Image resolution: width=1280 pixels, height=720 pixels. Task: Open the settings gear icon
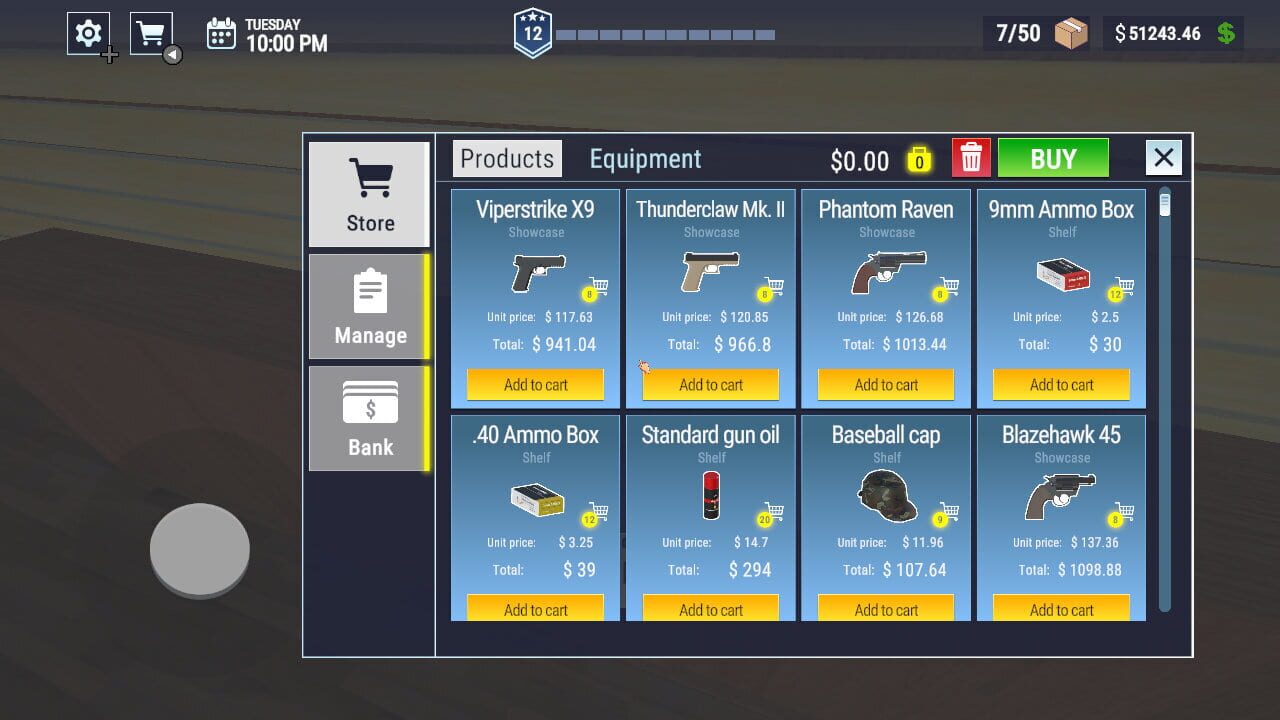(88, 32)
